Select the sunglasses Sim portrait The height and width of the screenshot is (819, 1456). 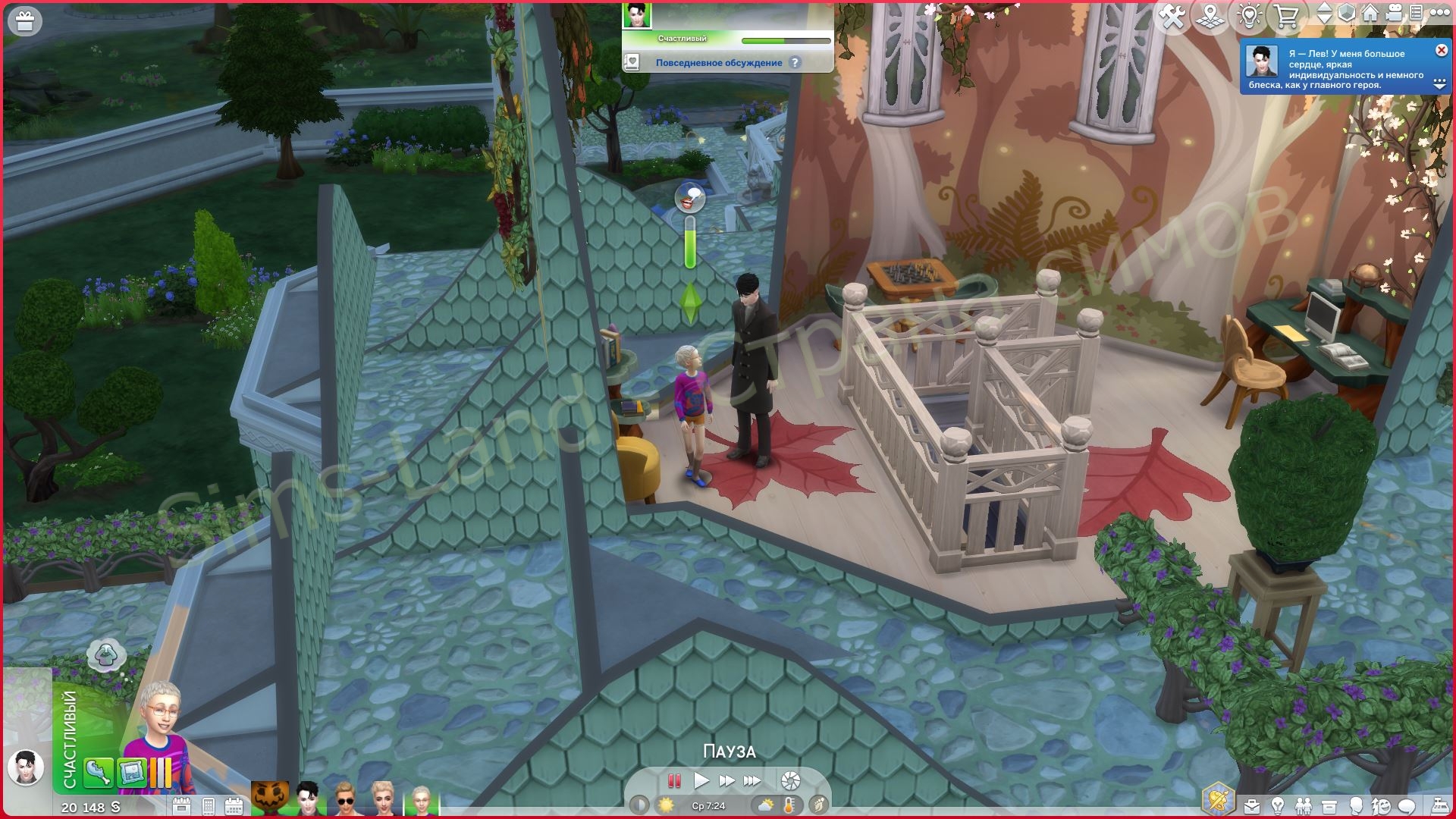345,799
